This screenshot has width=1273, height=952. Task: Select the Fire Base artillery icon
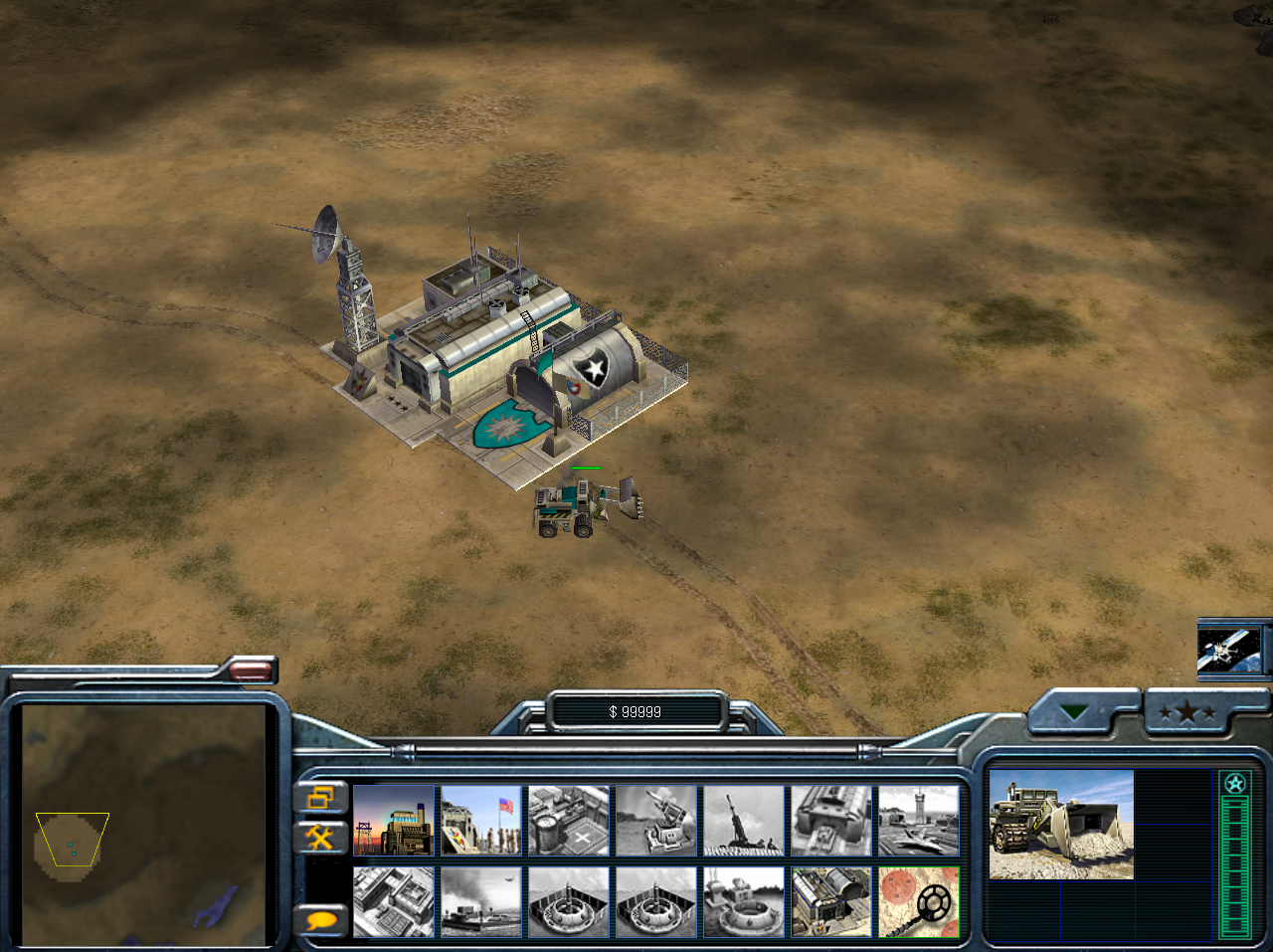point(744,821)
